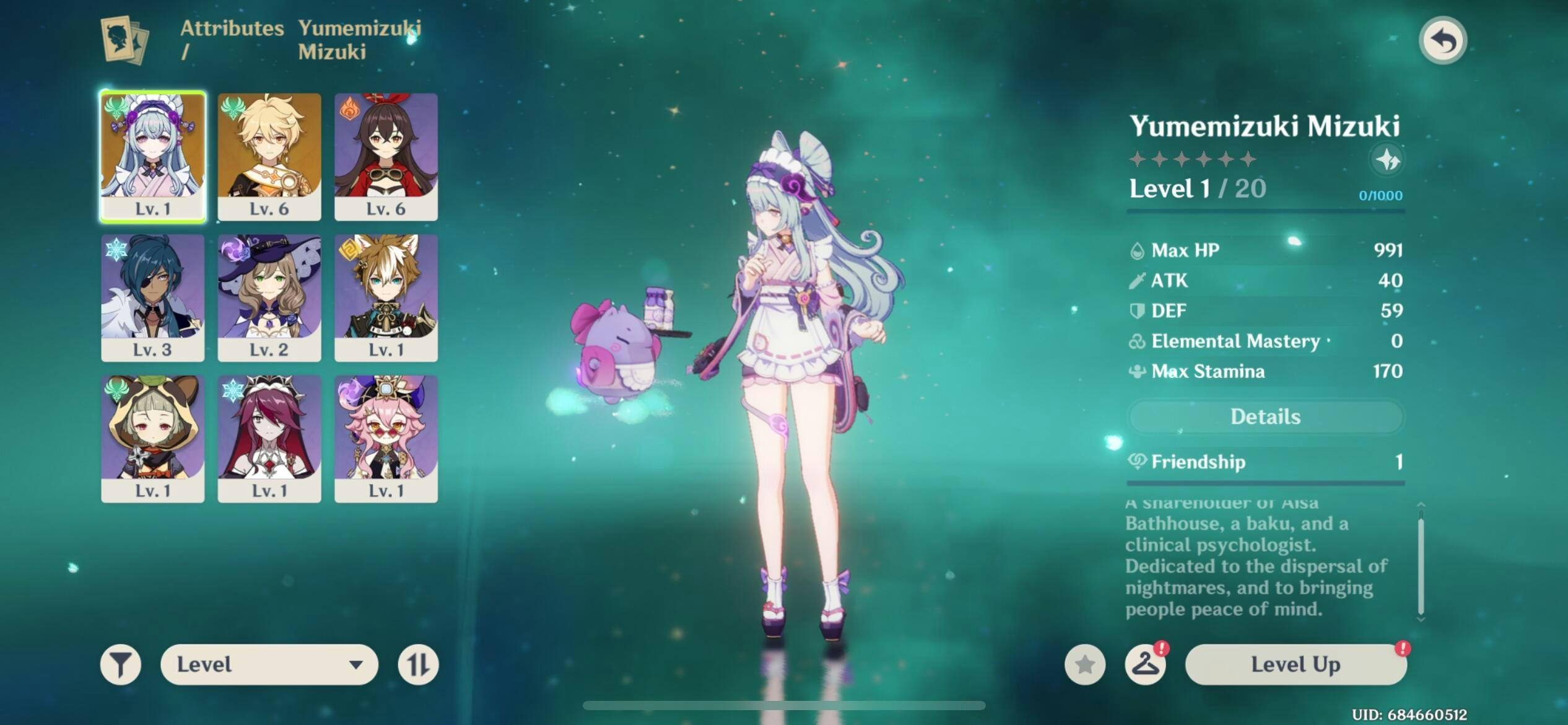The image size is (1568, 725).
Task: Open the character filter funnel
Action: point(121,665)
